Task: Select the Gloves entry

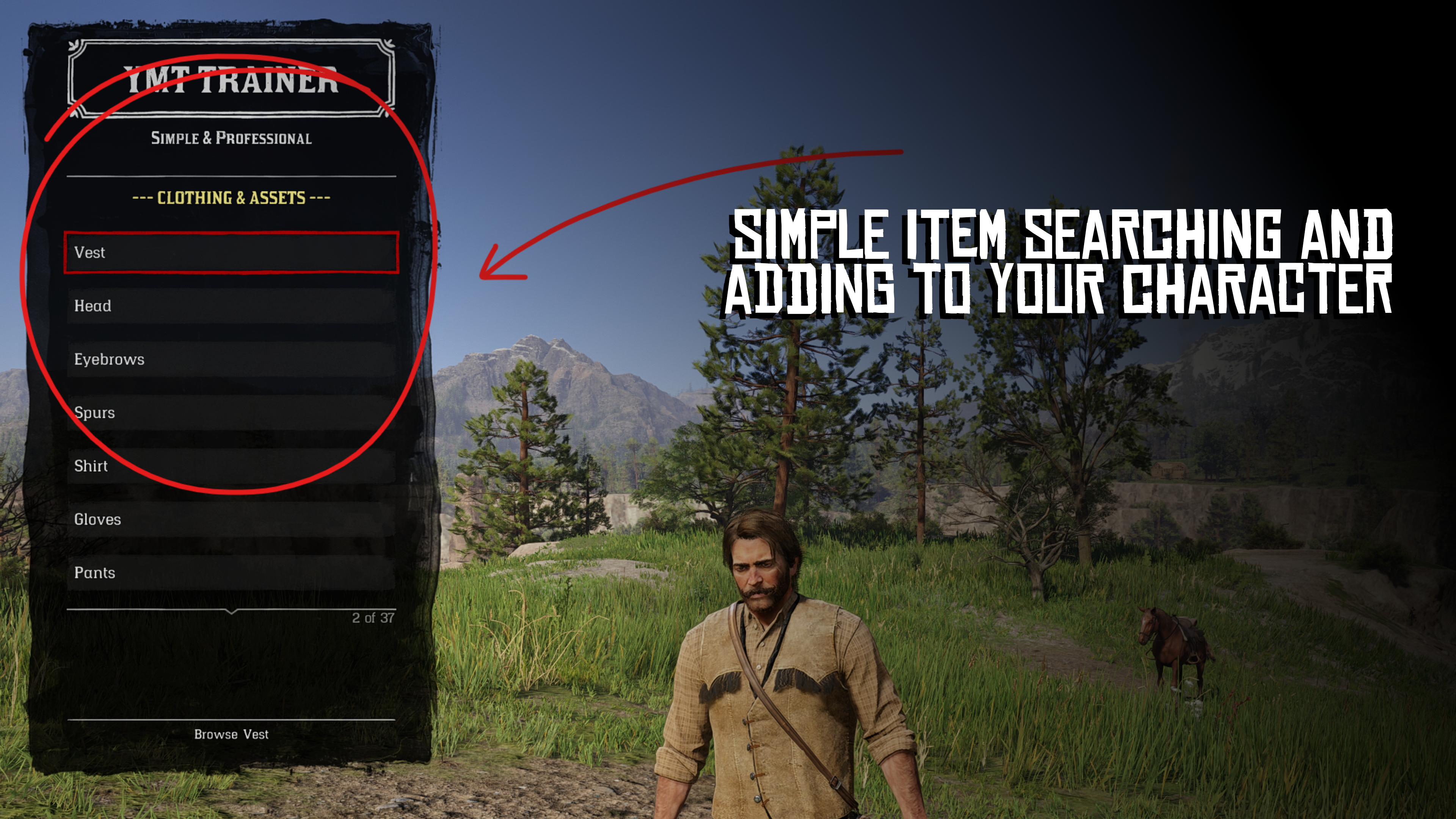Action: (231, 519)
